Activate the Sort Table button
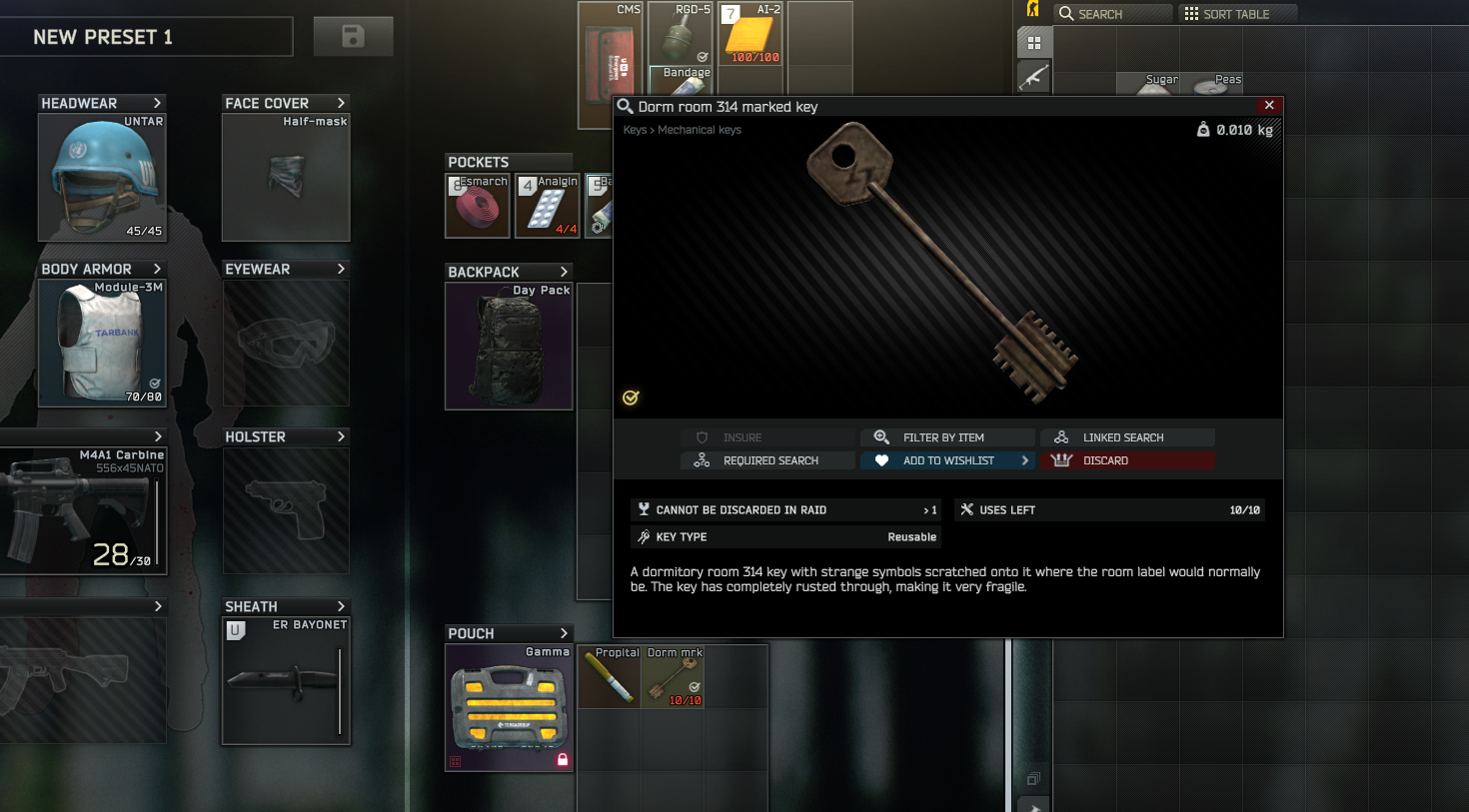 coord(1237,14)
